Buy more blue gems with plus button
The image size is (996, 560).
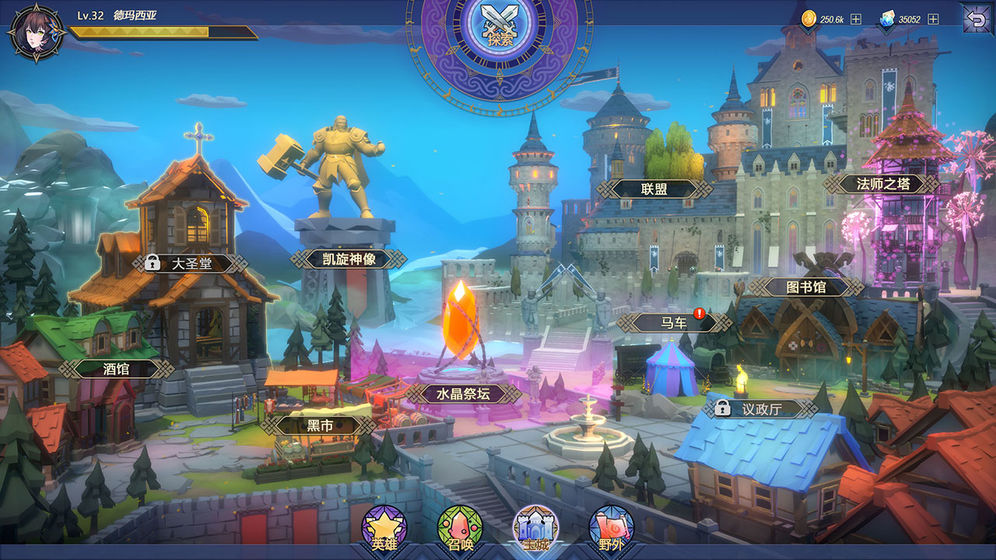click(x=933, y=19)
